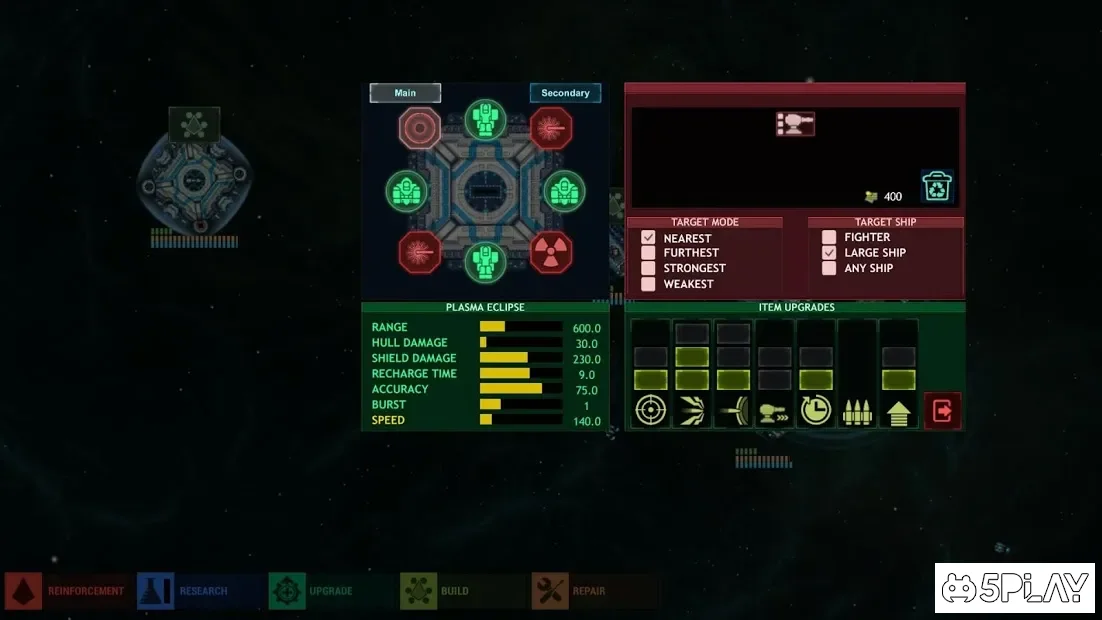
Task: Open the Research menu
Action: click(184, 591)
